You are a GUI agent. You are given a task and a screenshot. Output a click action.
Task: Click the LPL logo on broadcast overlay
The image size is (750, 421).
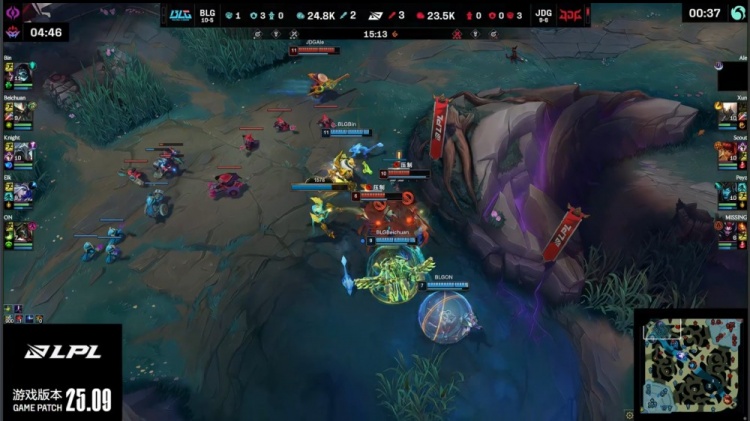coord(61,352)
